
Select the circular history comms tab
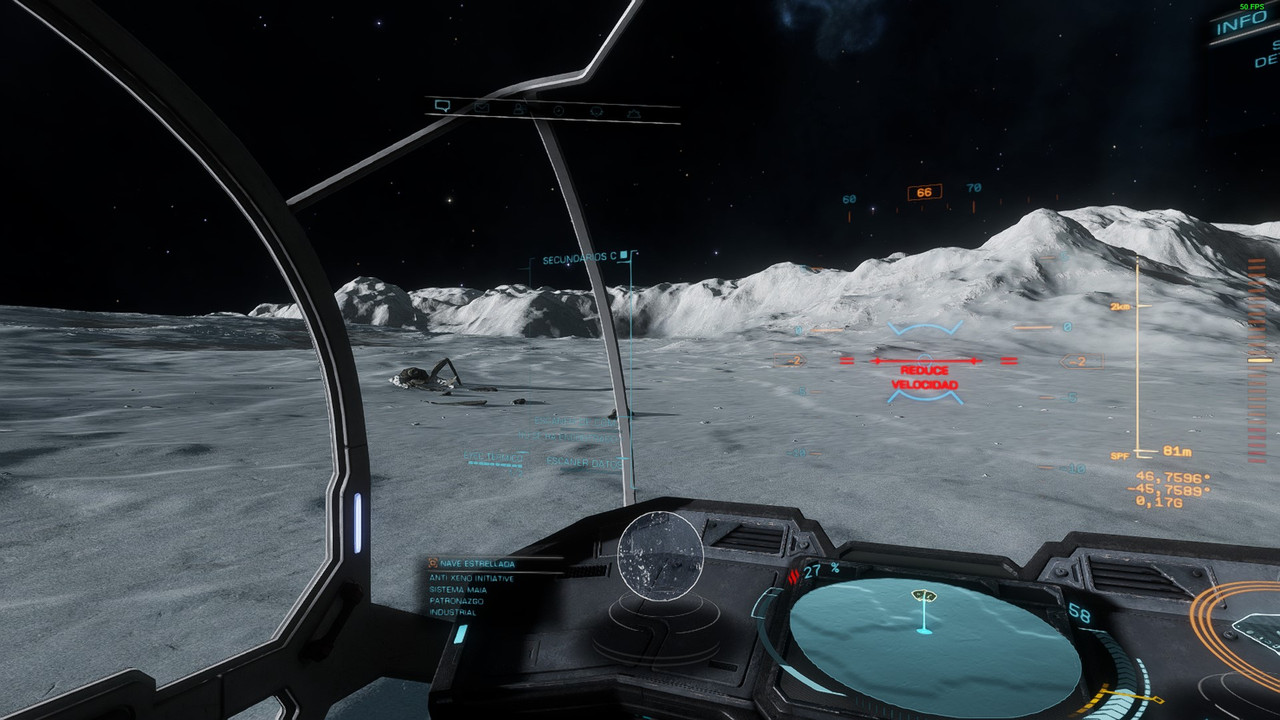coord(558,110)
